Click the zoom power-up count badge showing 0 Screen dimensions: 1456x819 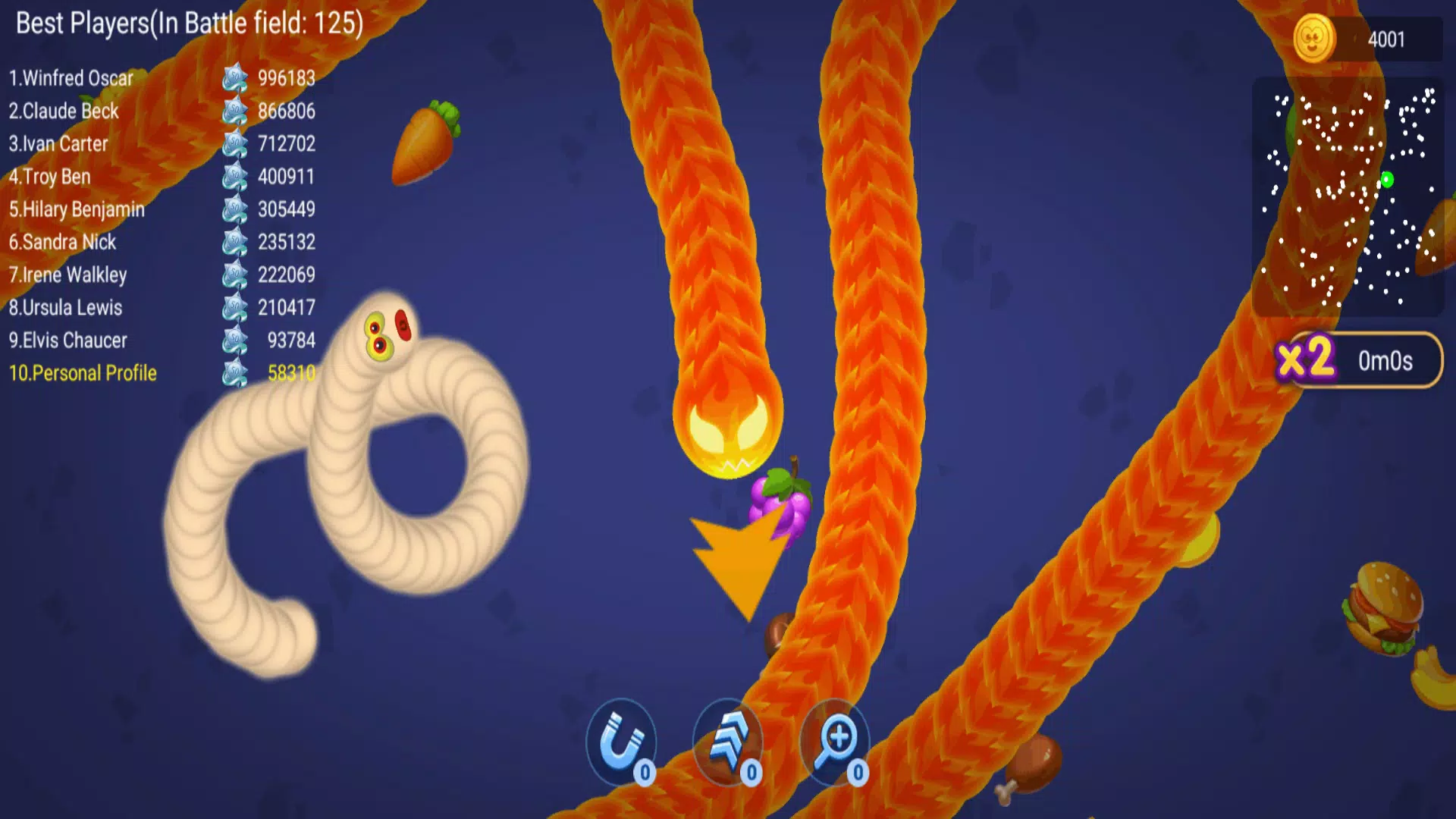coord(857,773)
